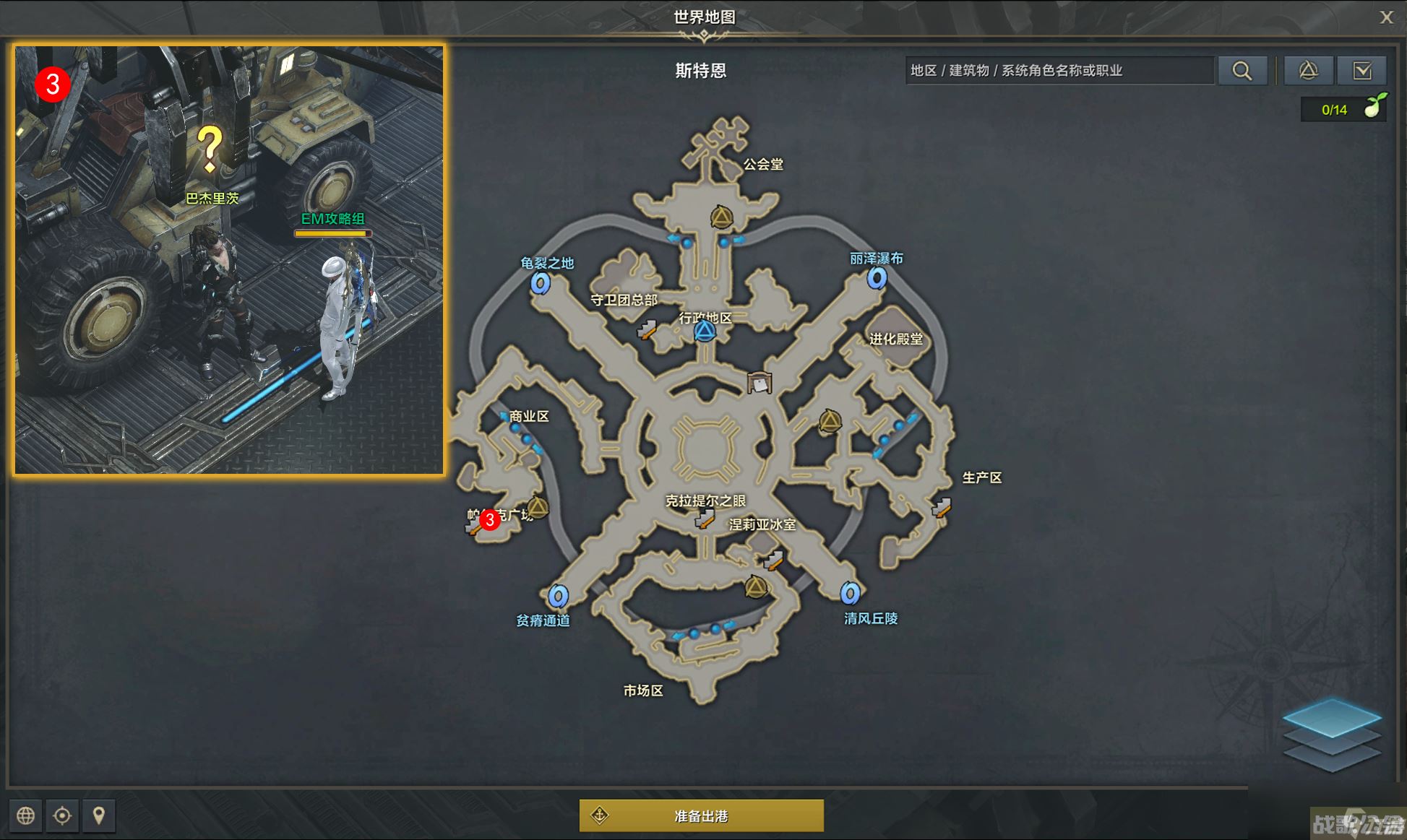1407x840 pixels.
Task: Toggle the portal marker at 清风丘陵
Action: coord(851,594)
